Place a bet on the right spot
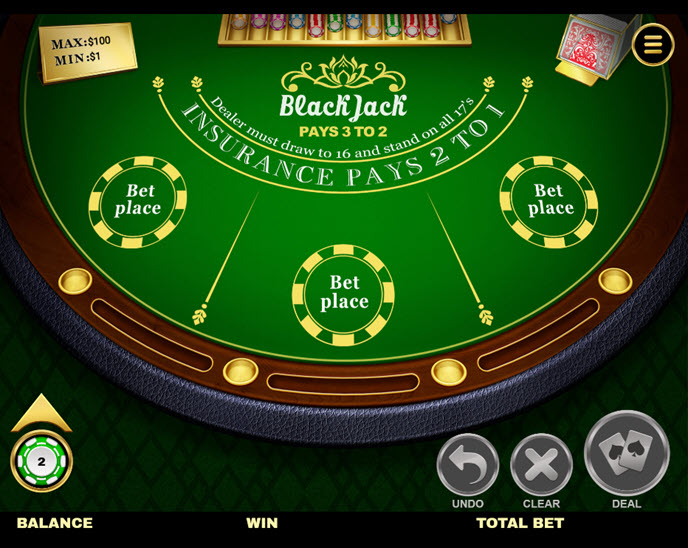The image size is (688, 548). pyautogui.click(x=549, y=200)
